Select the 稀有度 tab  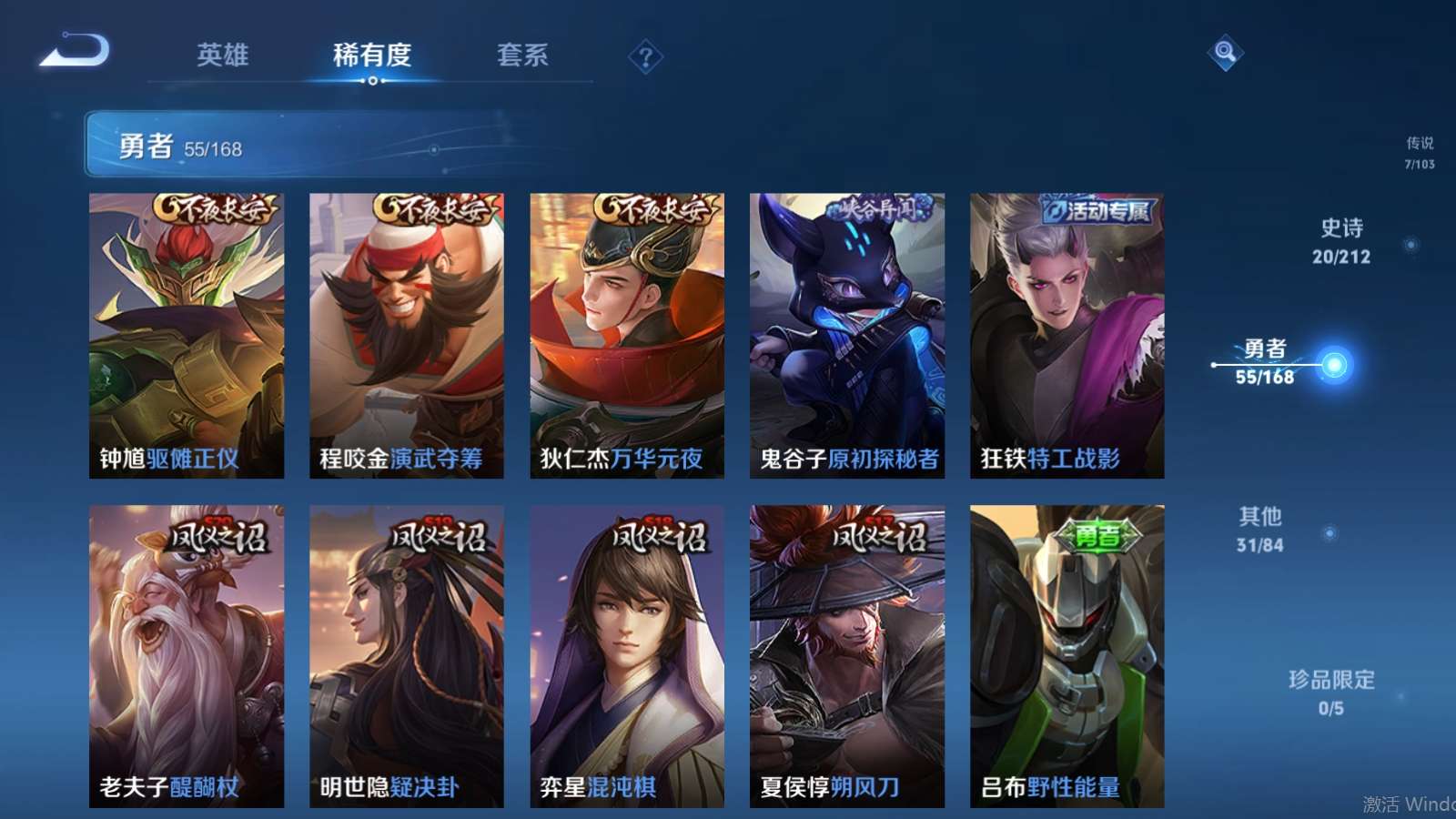point(371,55)
